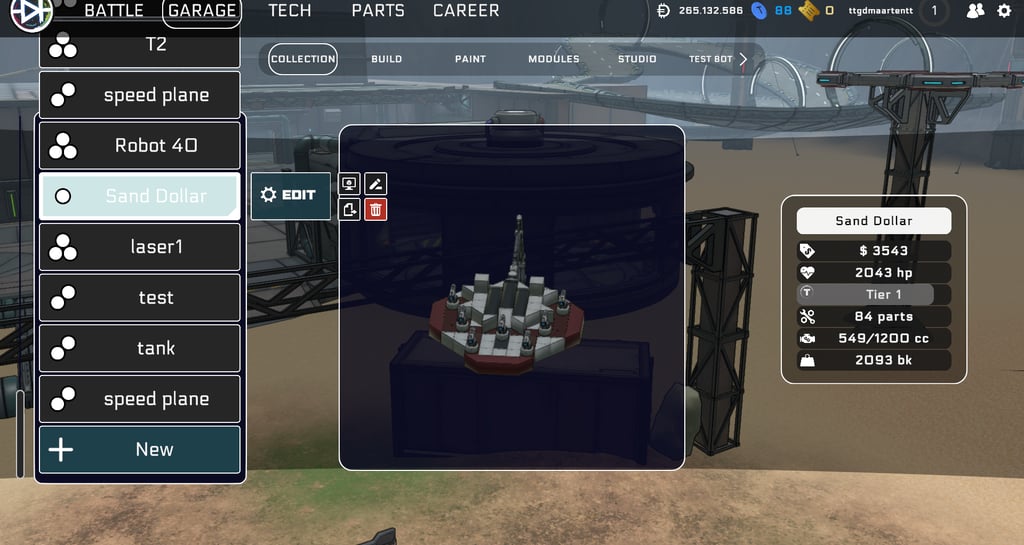Click the copy robot document icon
The height and width of the screenshot is (545, 1024).
pyautogui.click(x=349, y=209)
